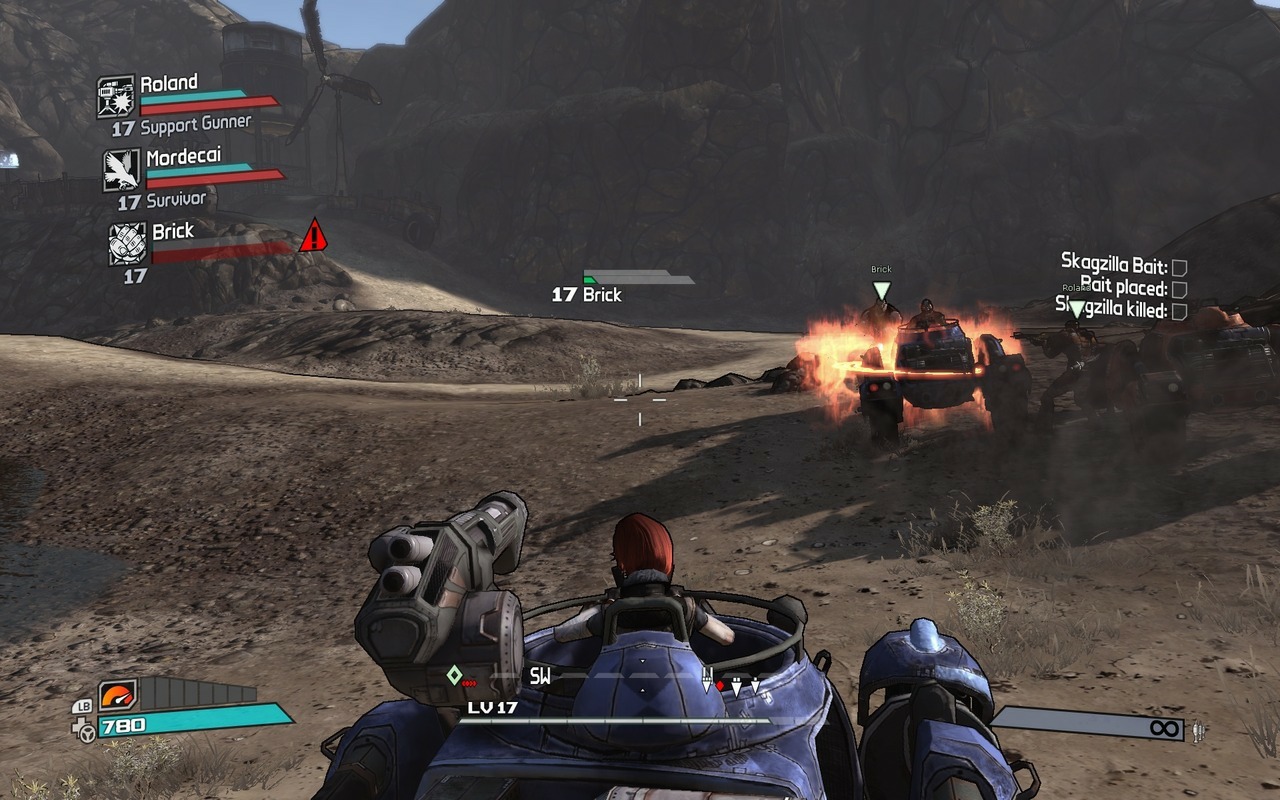Click the rocket ammo icon near infinity symbol
This screenshot has height=800, width=1280.
pos(1196,731)
